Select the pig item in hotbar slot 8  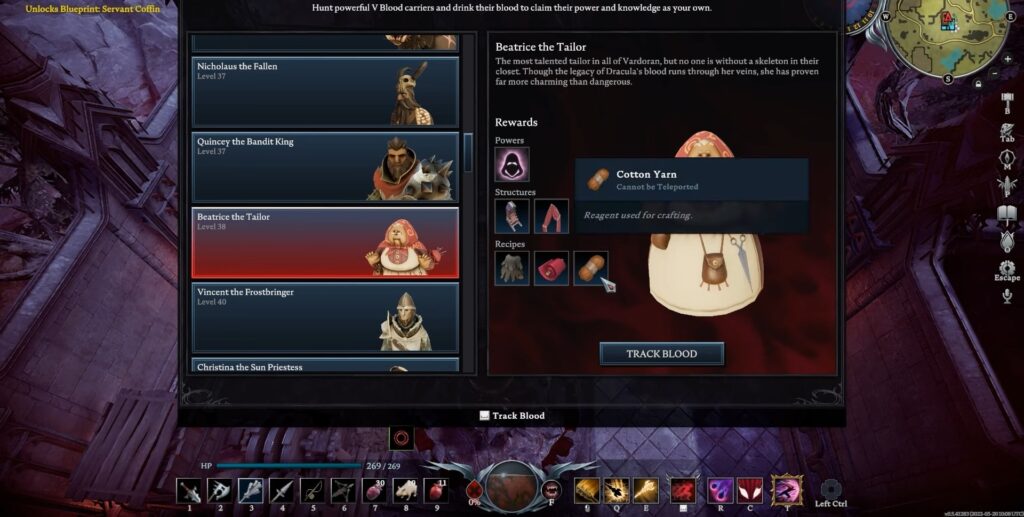click(406, 490)
